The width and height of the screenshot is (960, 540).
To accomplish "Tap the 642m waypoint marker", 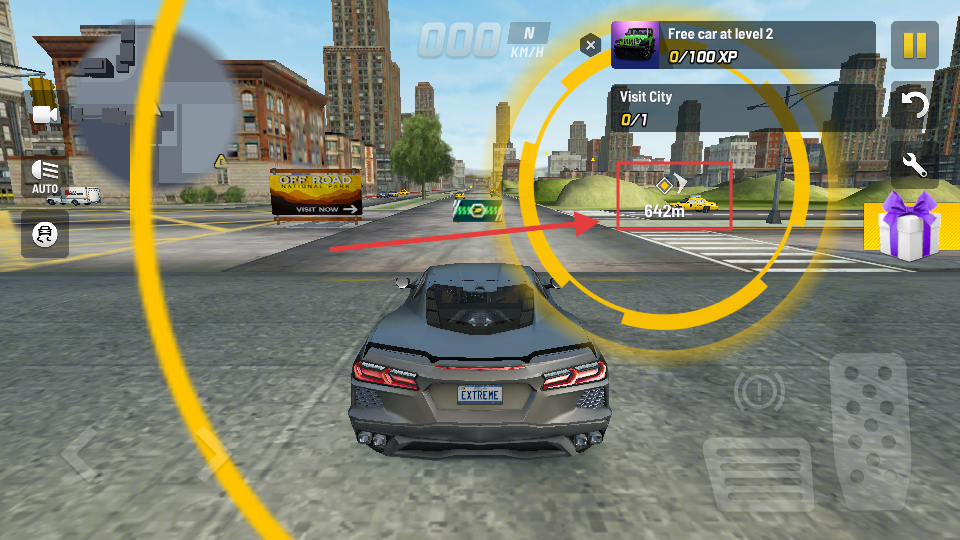I will pyautogui.click(x=665, y=197).
